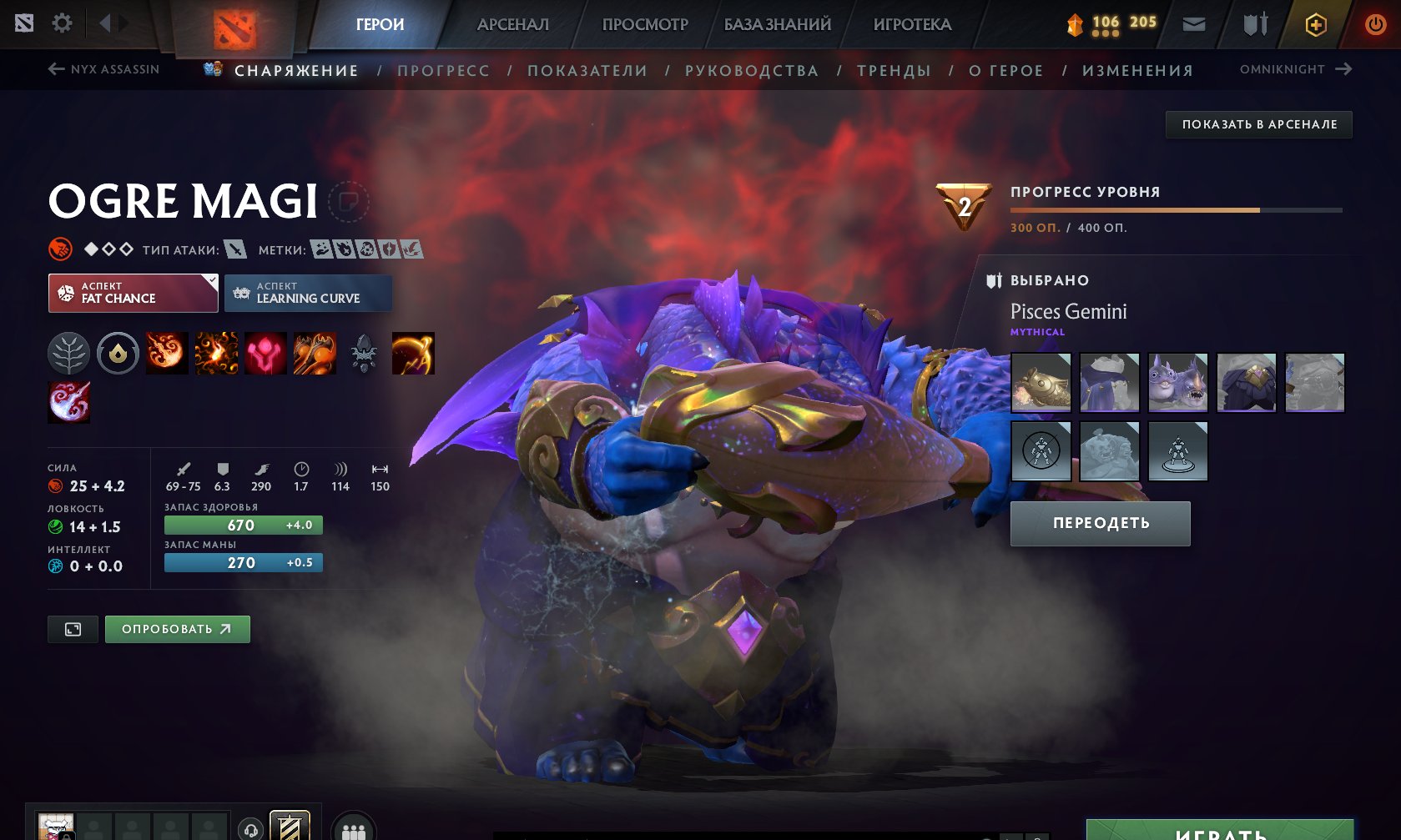Select the Learning Curve aspect
This screenshot has height=840, width=1401.
tap(308, 293)
